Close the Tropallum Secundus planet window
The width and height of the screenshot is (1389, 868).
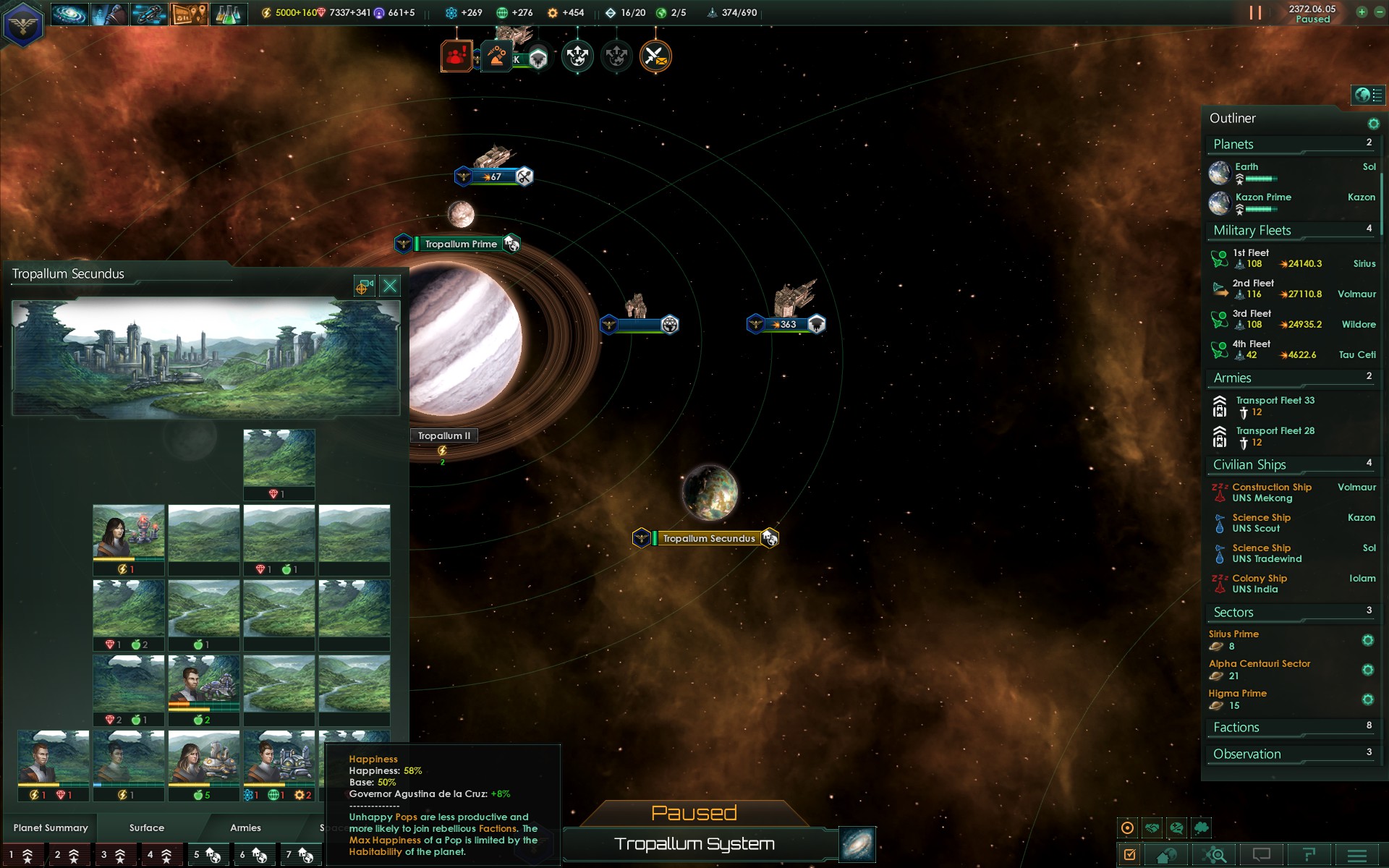pos(390,286)
